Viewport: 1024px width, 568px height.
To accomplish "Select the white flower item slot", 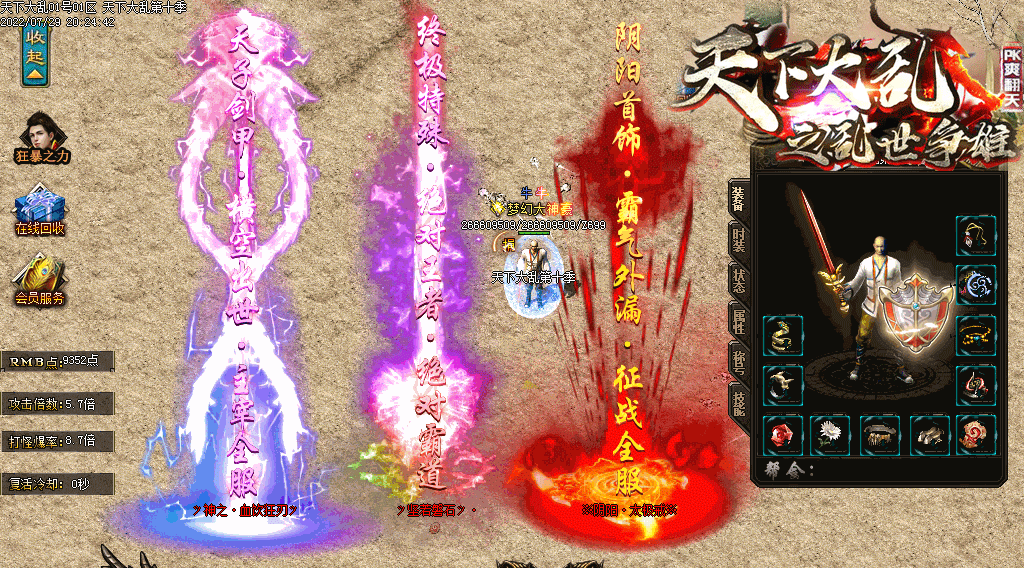I will [x=829, y=434].
